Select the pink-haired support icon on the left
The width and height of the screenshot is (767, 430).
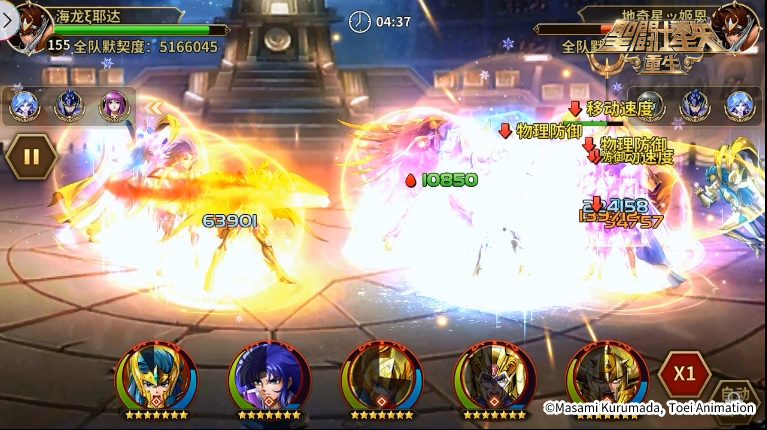coord(112,104)
